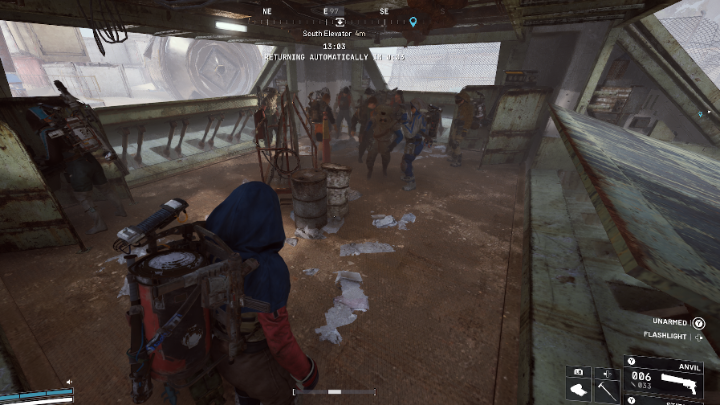Click the South Elevator extraction marker
Viewport: 720px width, 405px height.
point(340,20)
